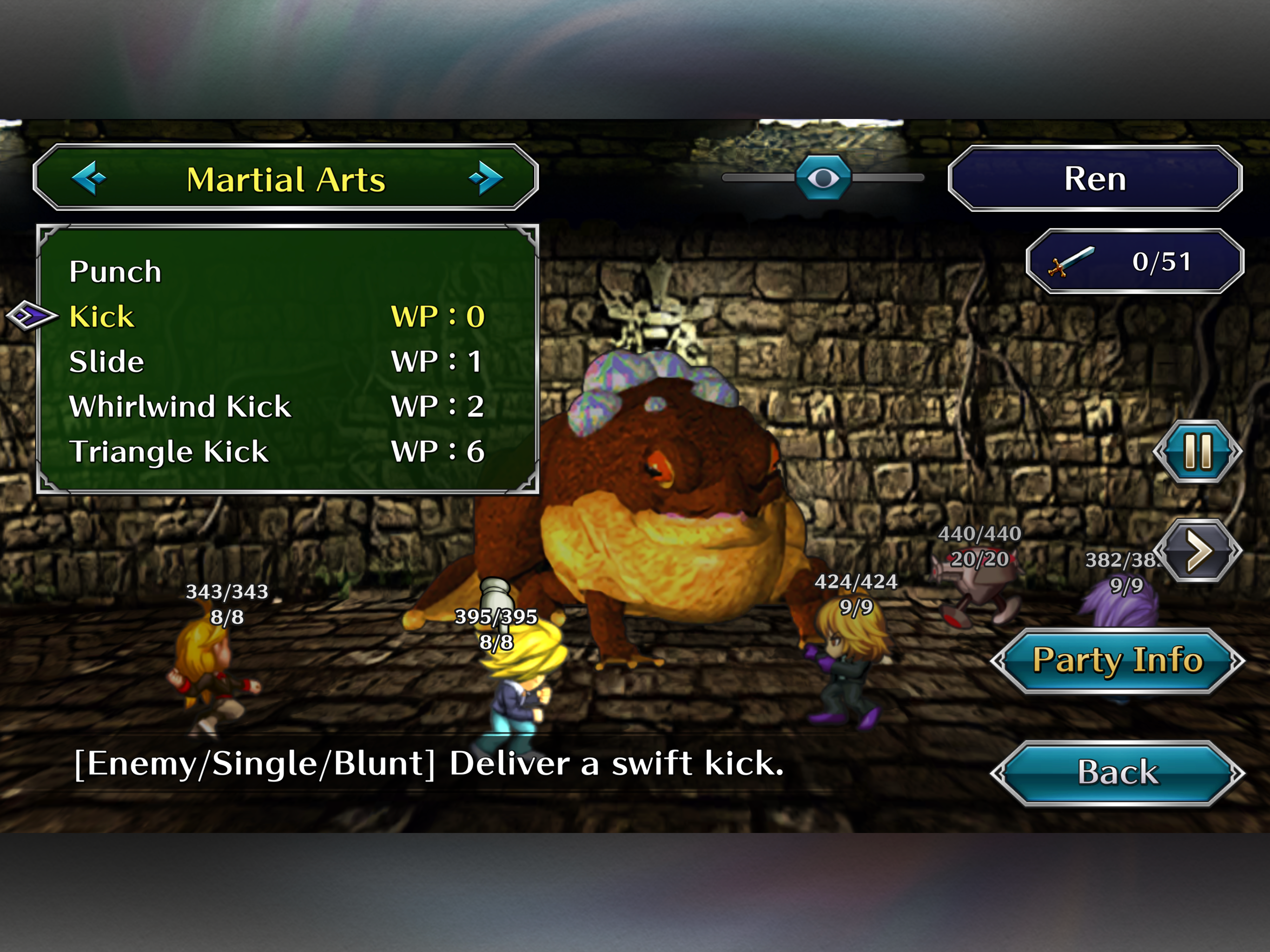1270x952 pixels.
Task: Choose Triangle Kick costing 6 WP
Action: [x=169, y=451]
